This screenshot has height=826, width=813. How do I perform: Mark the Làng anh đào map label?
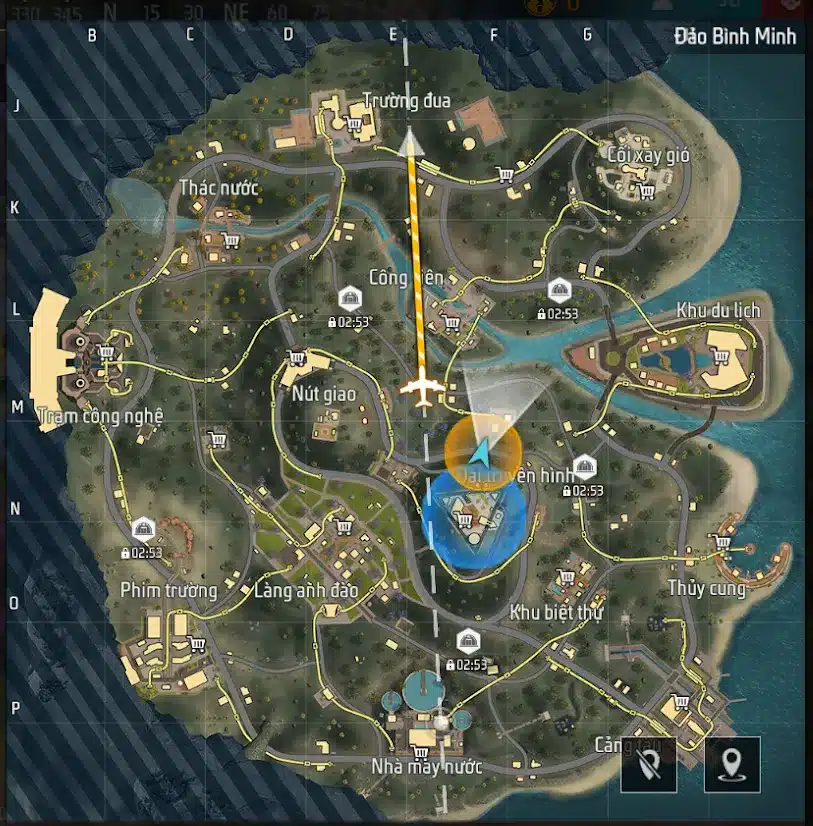(306, 590)
